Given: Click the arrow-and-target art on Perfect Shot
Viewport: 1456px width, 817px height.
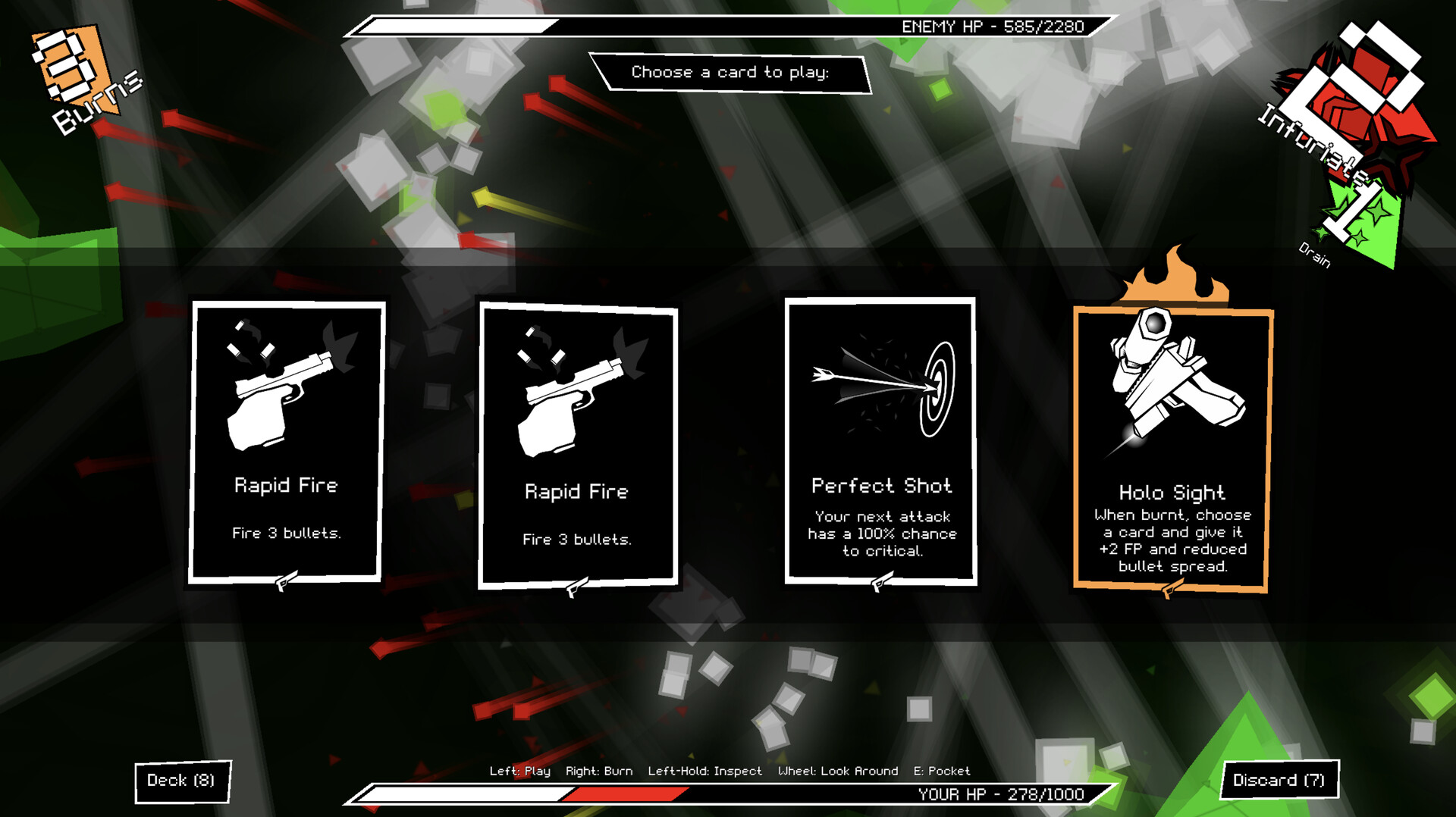Looking at the screenshot, I should click(880, 387).
